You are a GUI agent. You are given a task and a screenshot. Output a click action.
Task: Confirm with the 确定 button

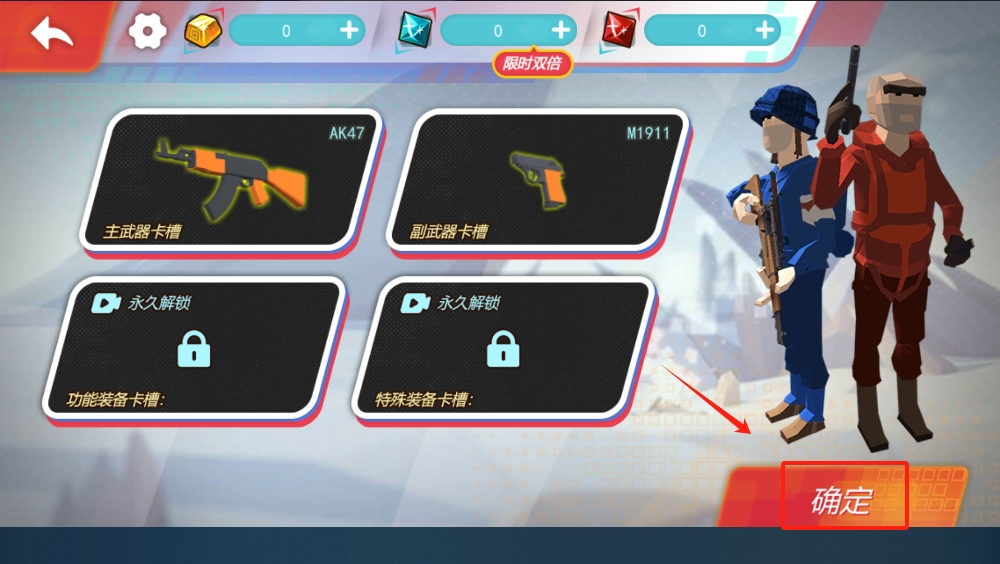(x=843, y=496)
